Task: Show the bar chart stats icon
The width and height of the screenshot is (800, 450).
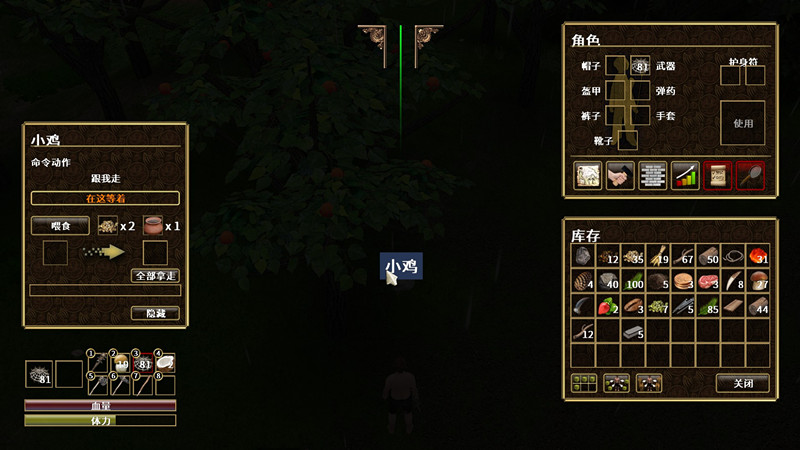Action: 685,175
